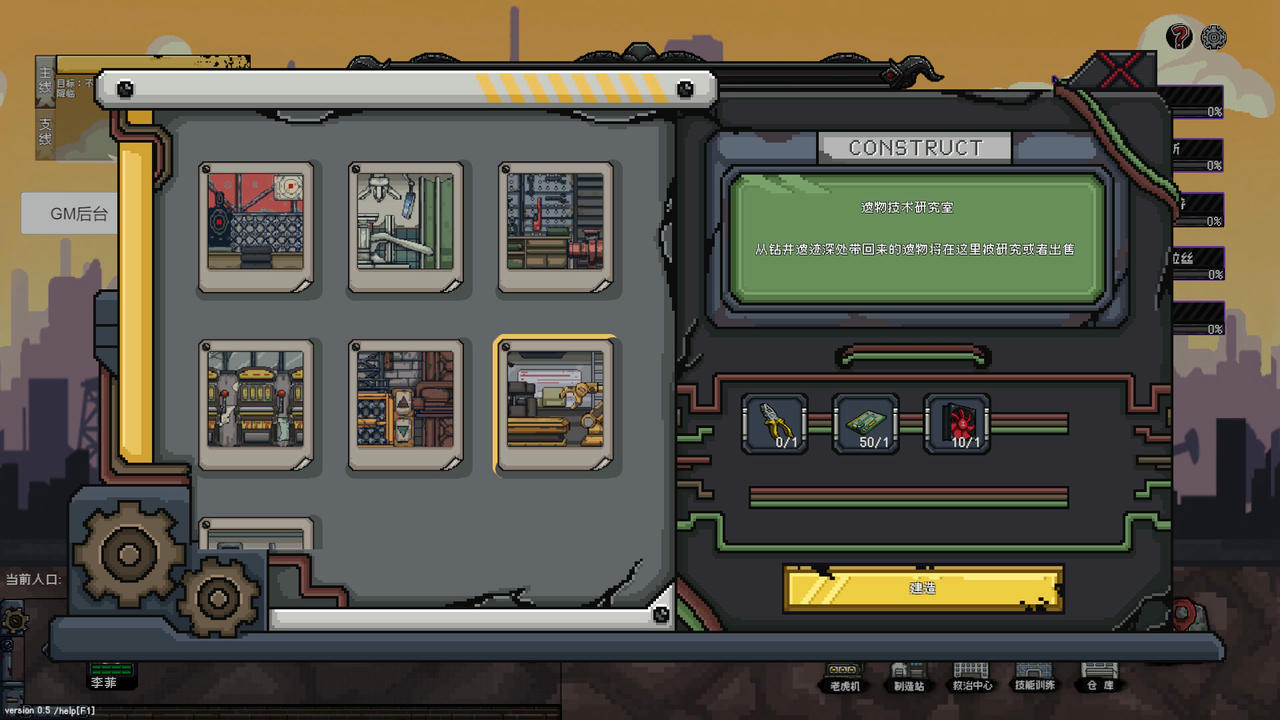Open the GM后台 panel

(x=78, y=214)
